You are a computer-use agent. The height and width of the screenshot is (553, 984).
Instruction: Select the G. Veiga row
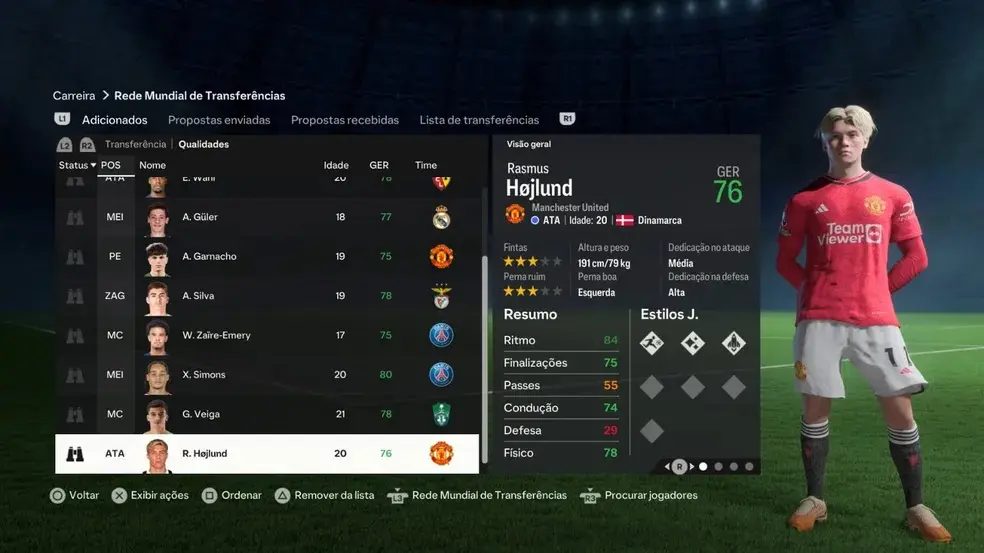click(x=266, y=414)
